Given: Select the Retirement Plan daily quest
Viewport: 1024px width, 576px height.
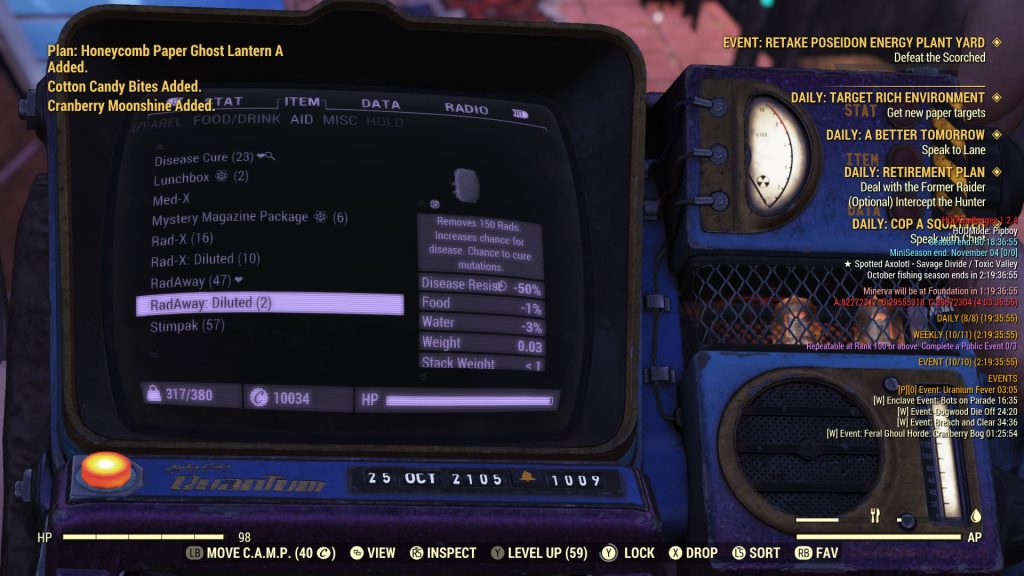Looking at the screenshot, I should (x=914, y=172).
